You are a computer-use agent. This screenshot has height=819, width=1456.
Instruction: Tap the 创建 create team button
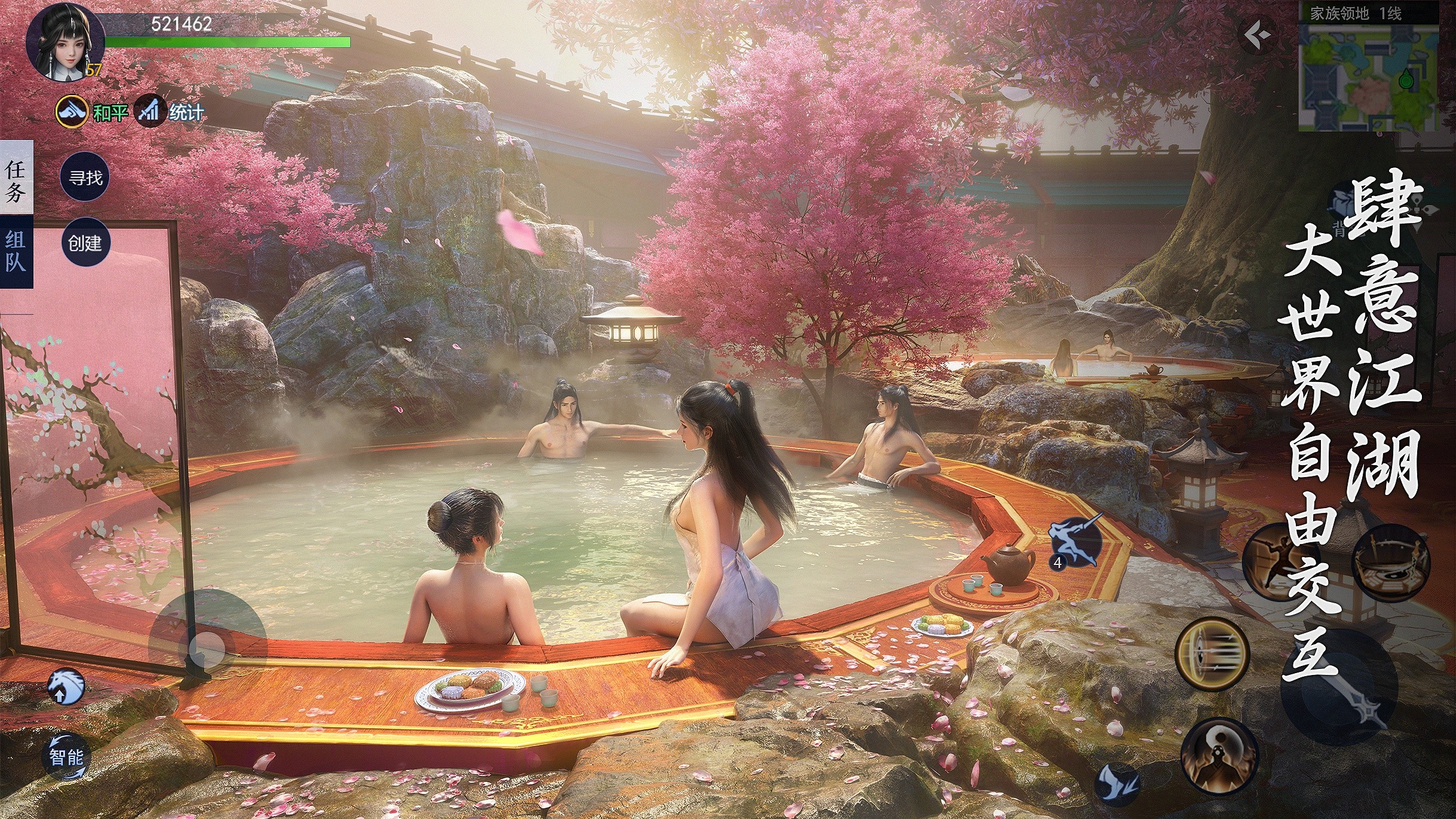(85, 243)
